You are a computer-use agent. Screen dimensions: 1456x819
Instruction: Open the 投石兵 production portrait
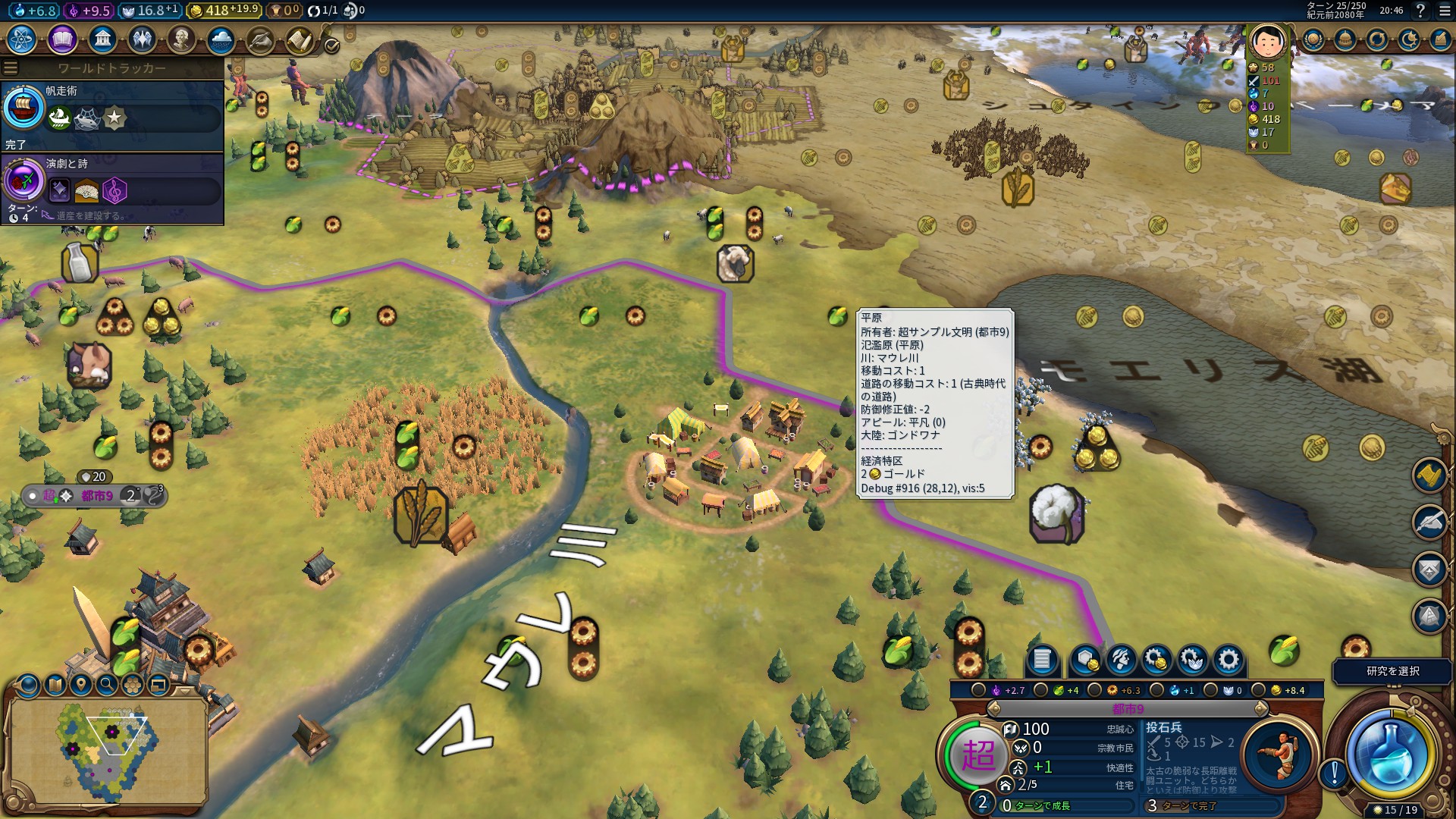(1279, 754)
